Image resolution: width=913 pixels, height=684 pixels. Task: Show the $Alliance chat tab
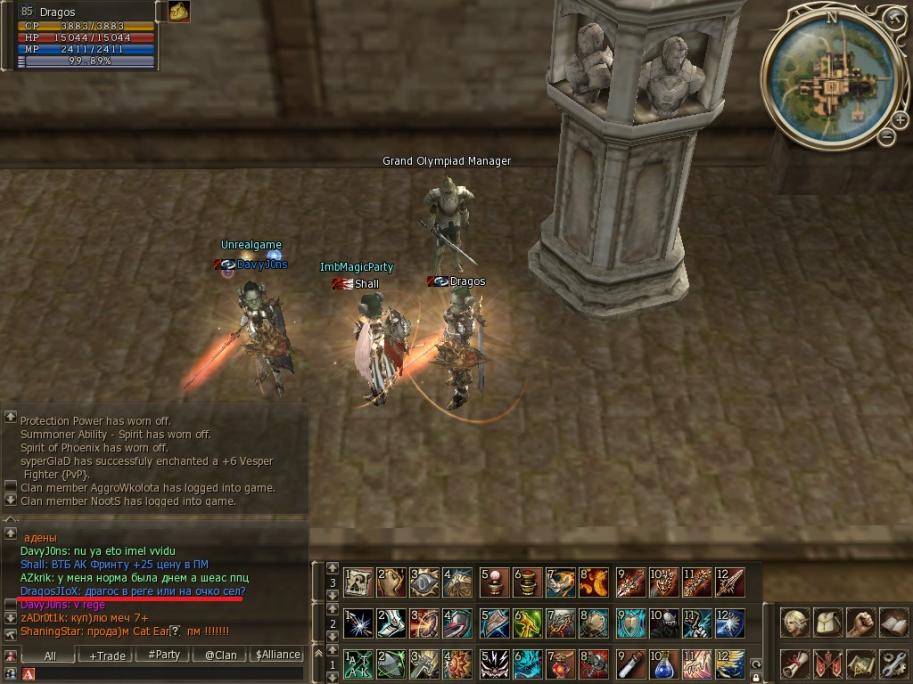[277, 655]
